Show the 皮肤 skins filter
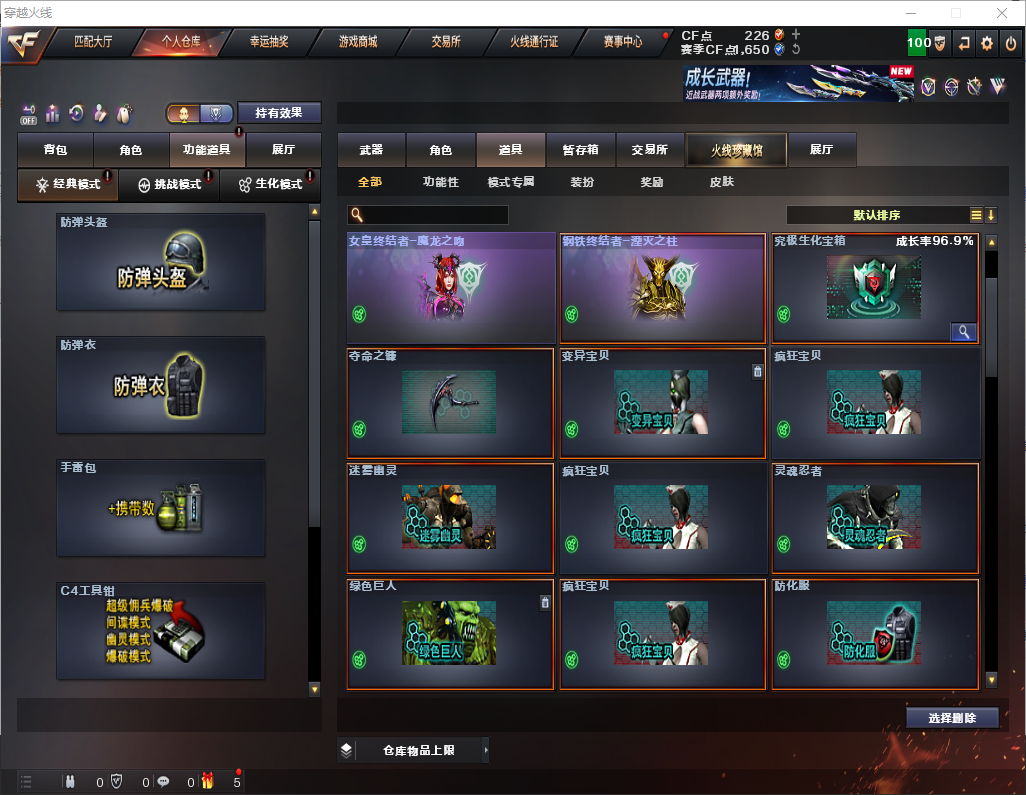The image size is (1026, 795). click(721, 183)
